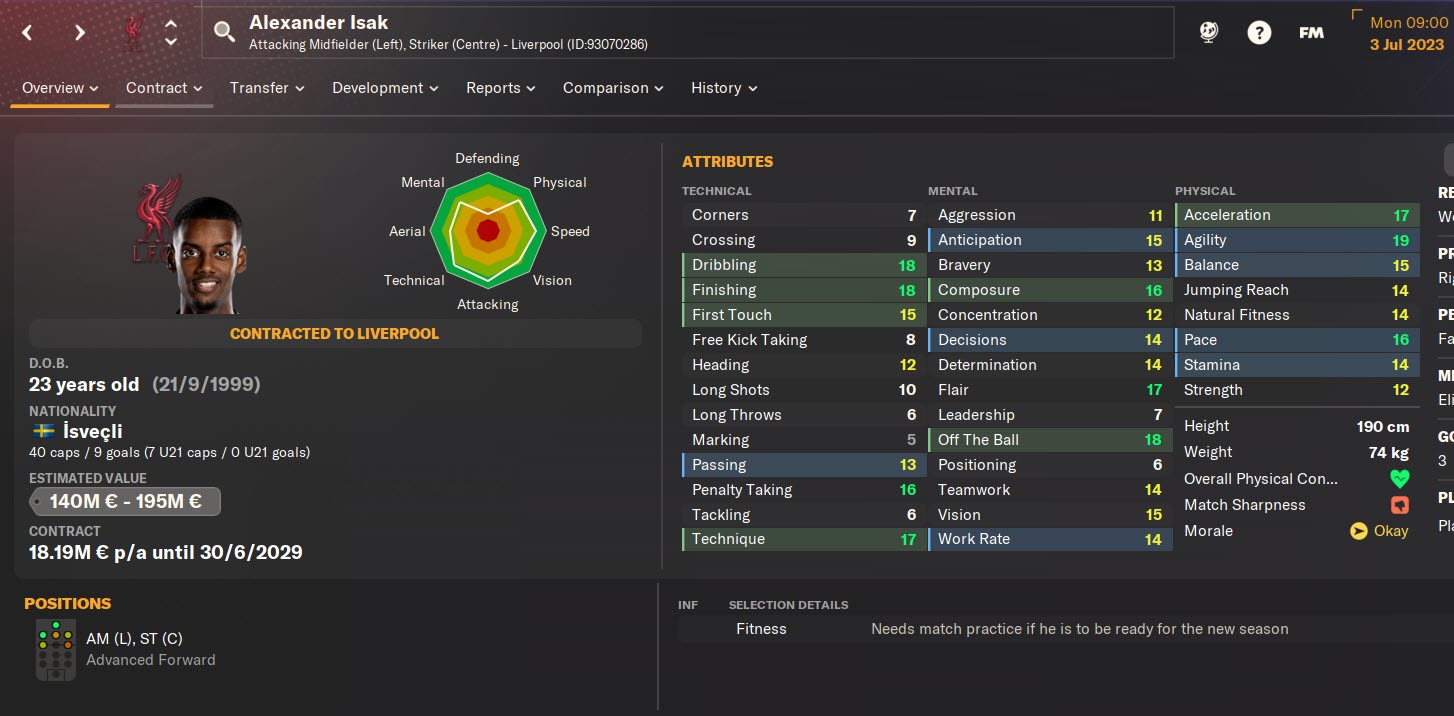The height and width of the screenshot is (716, 1454).
Task: Click the positions pitch diagram
Action: pos(55,649)
